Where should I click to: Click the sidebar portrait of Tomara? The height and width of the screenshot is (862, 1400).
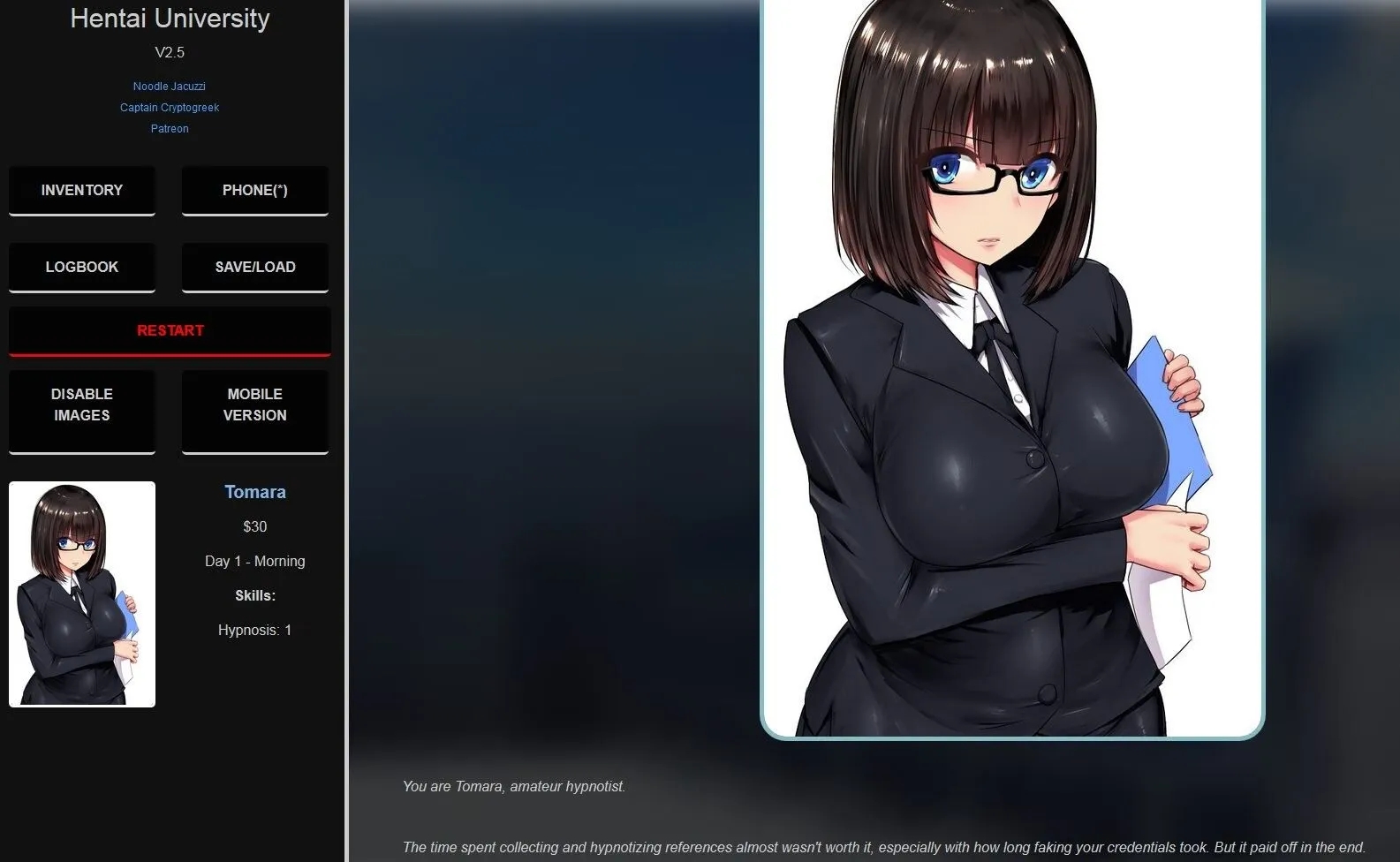(x=81, y=594)
